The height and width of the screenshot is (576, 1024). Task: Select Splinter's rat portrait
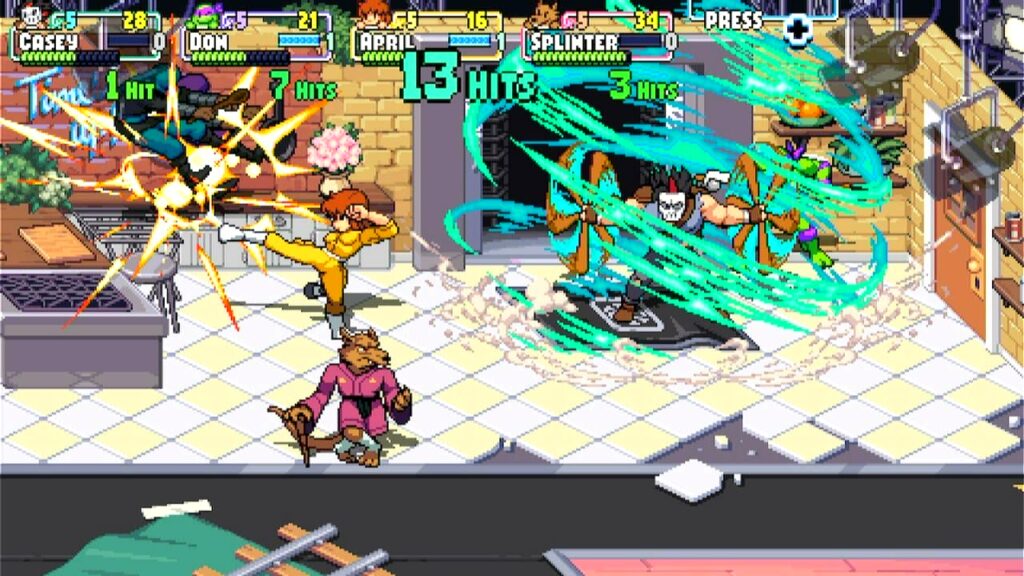[x=546, y=14]
